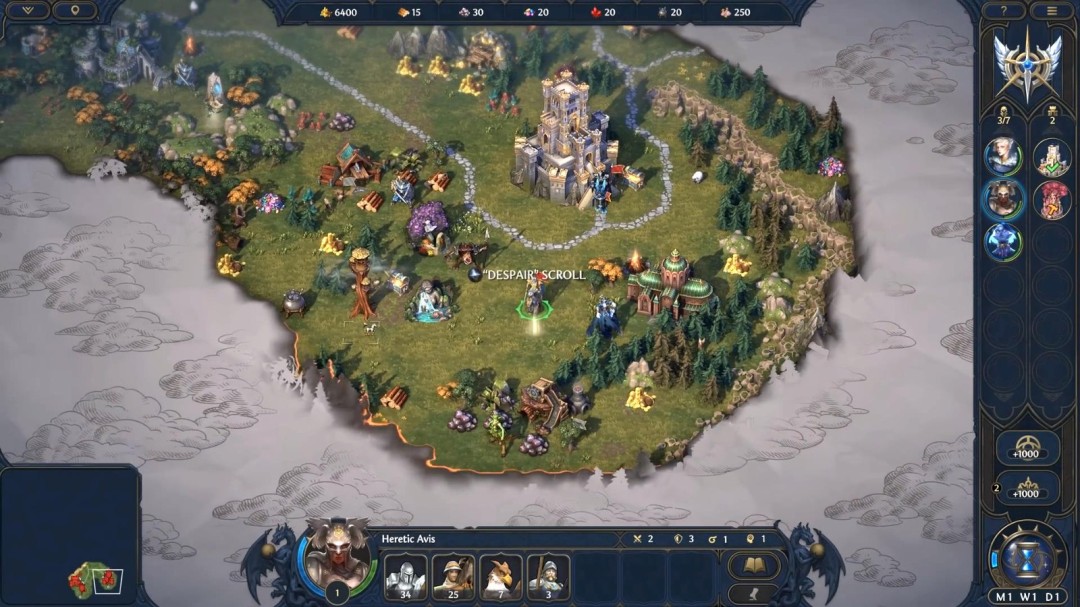
Task: Open the help question mark button
Action: (1003, 11)
